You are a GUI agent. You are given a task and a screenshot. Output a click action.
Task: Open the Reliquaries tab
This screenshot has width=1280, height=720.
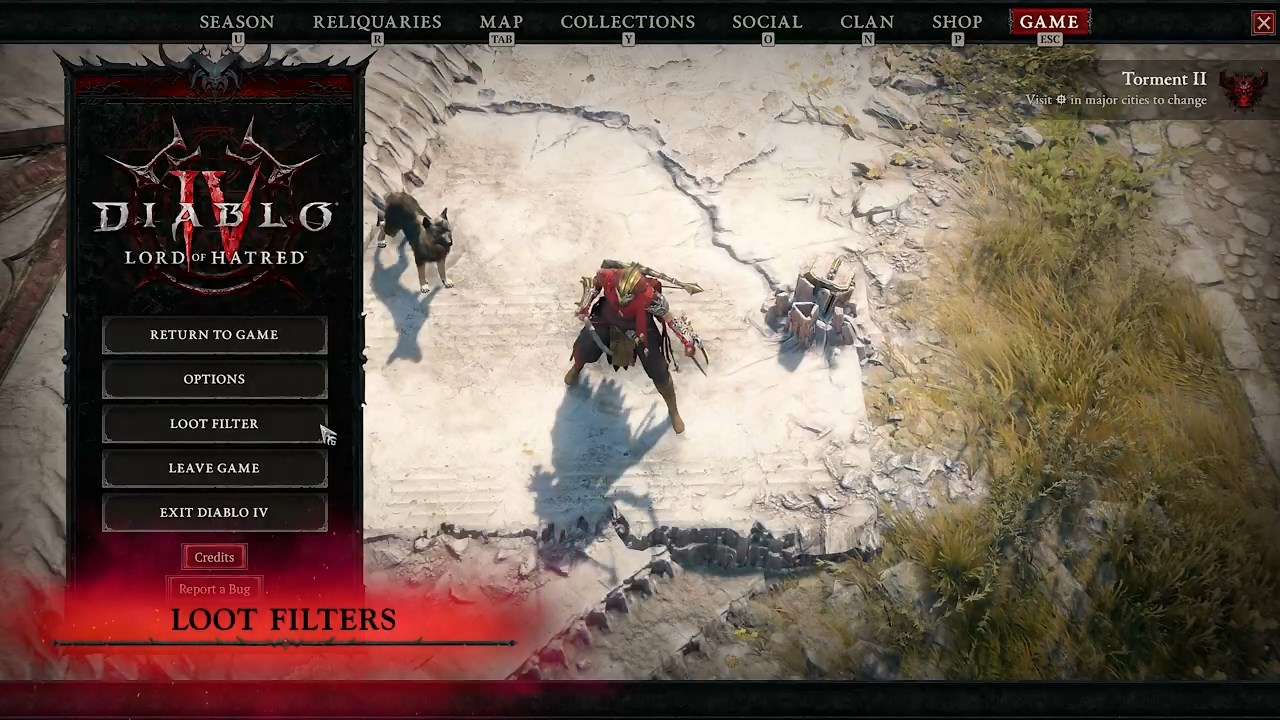click(377, 22)
